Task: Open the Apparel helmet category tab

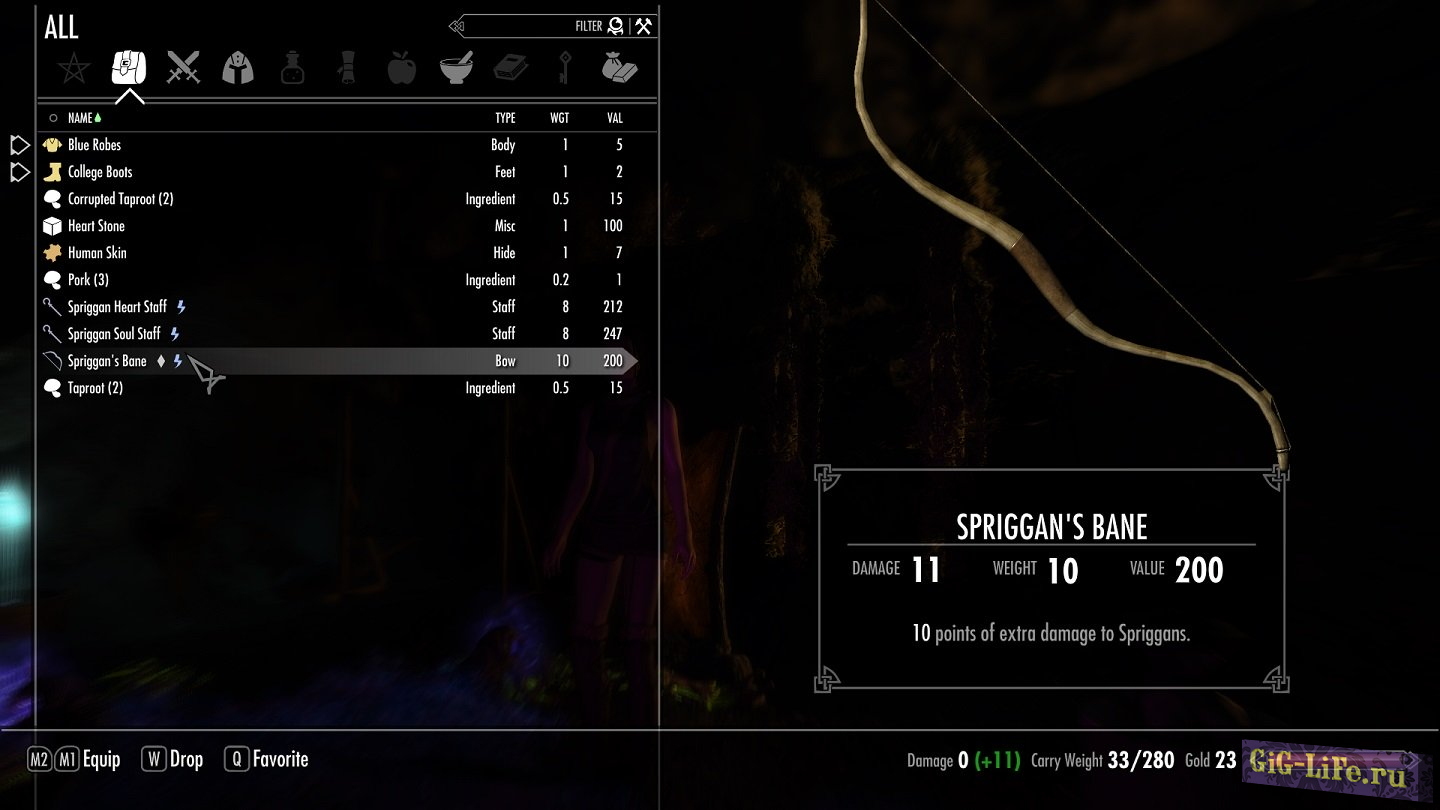Action: [238, 68]
